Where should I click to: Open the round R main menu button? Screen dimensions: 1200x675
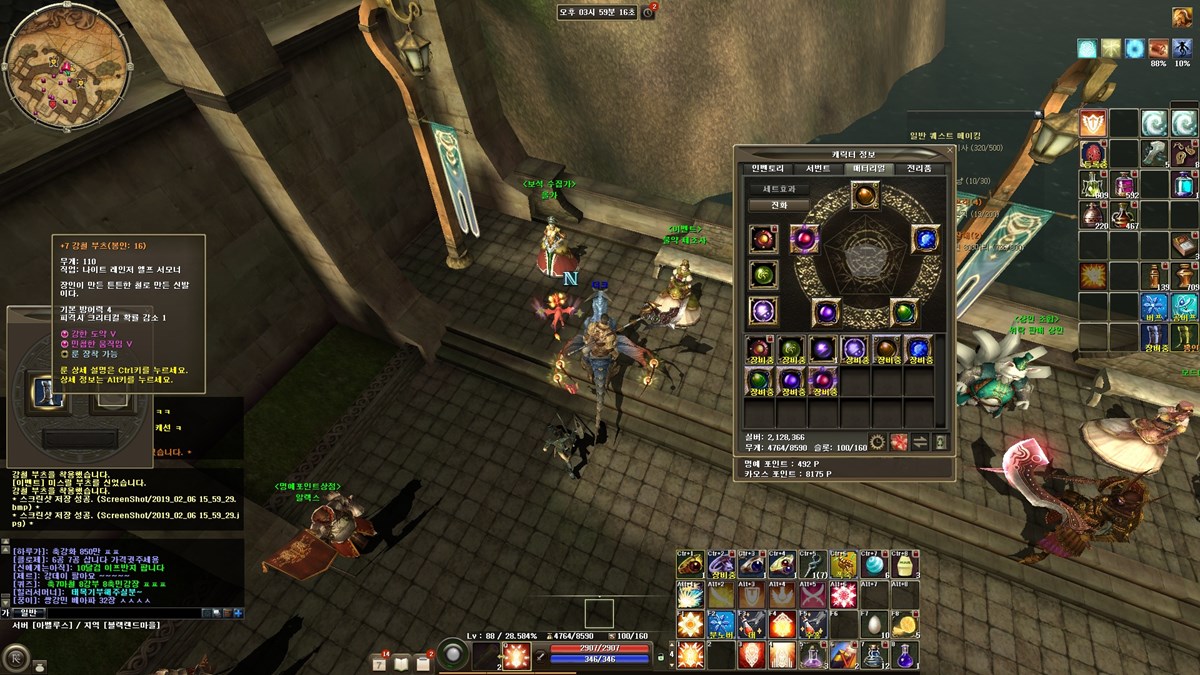[16, 656]
